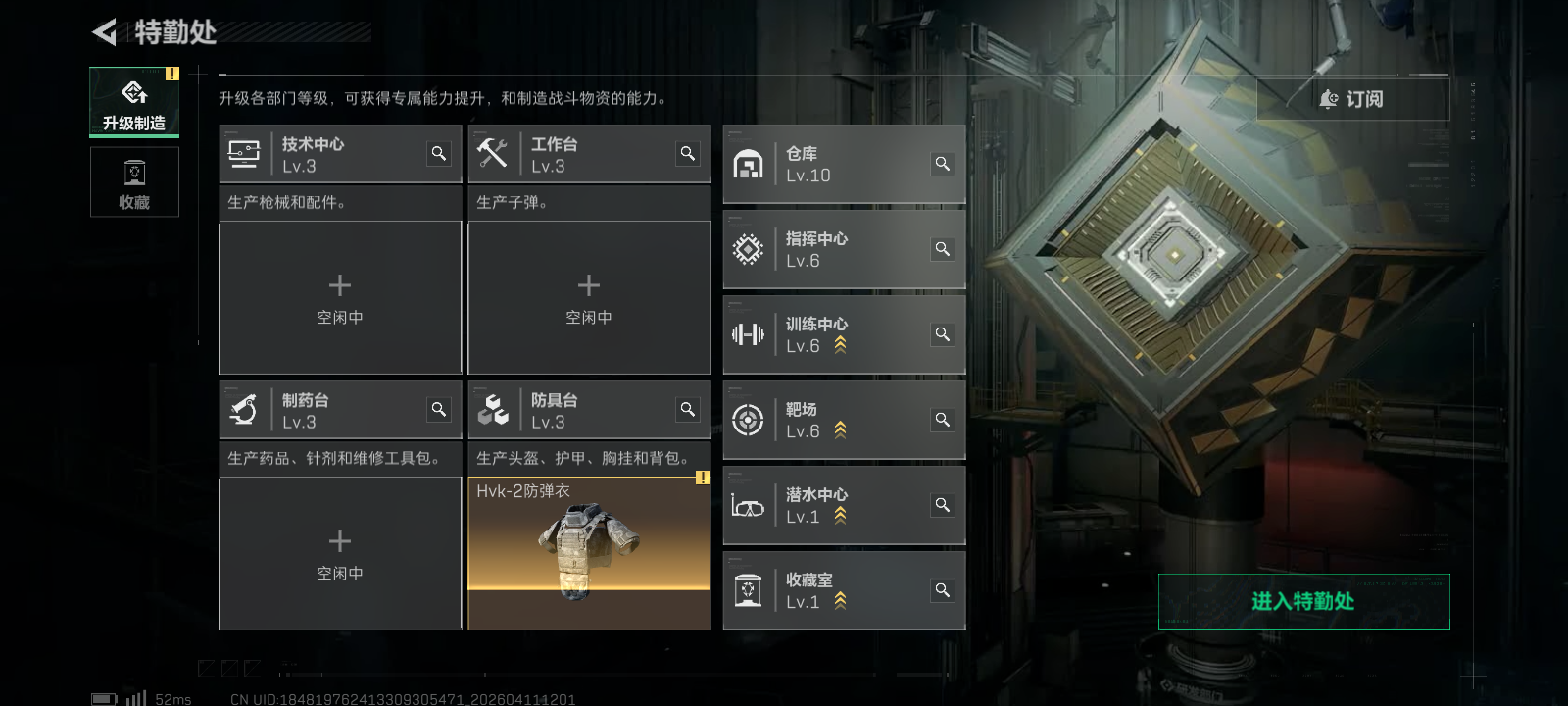Image resolution: width=1568 pixels, height=706 pixels.
Task: Inspect 技术中心 with its magnifier icon
Action: 439,153
